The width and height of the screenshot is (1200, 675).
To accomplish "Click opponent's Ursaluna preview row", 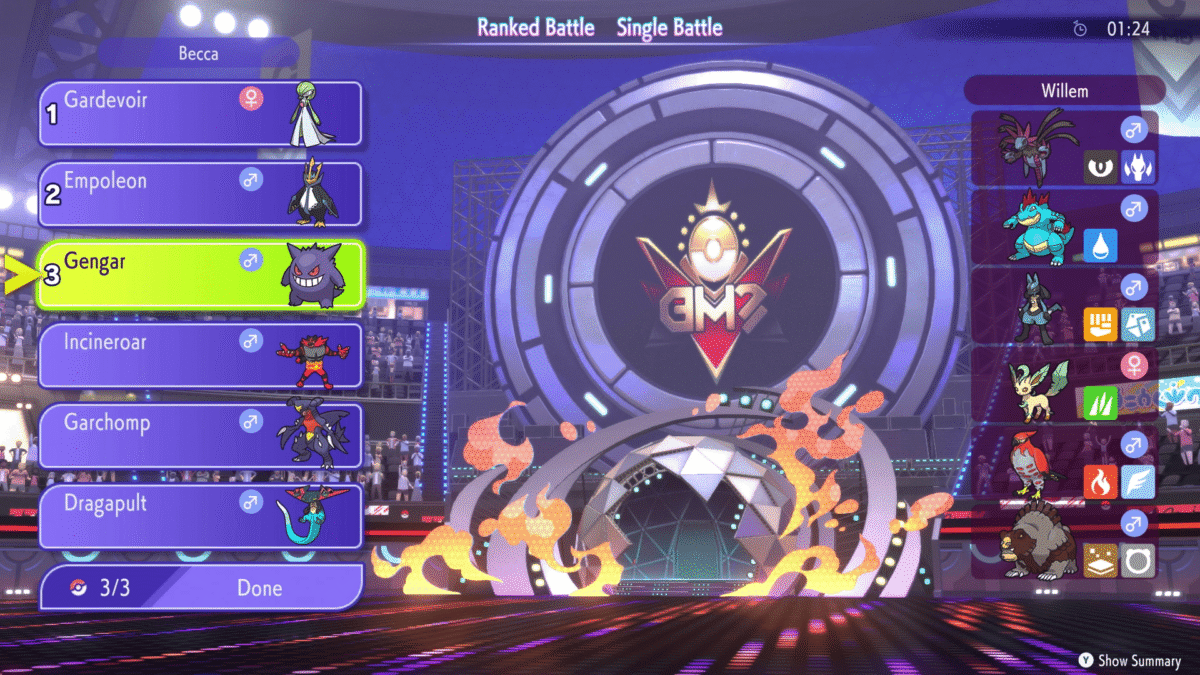I will [x=1064, y=543].
